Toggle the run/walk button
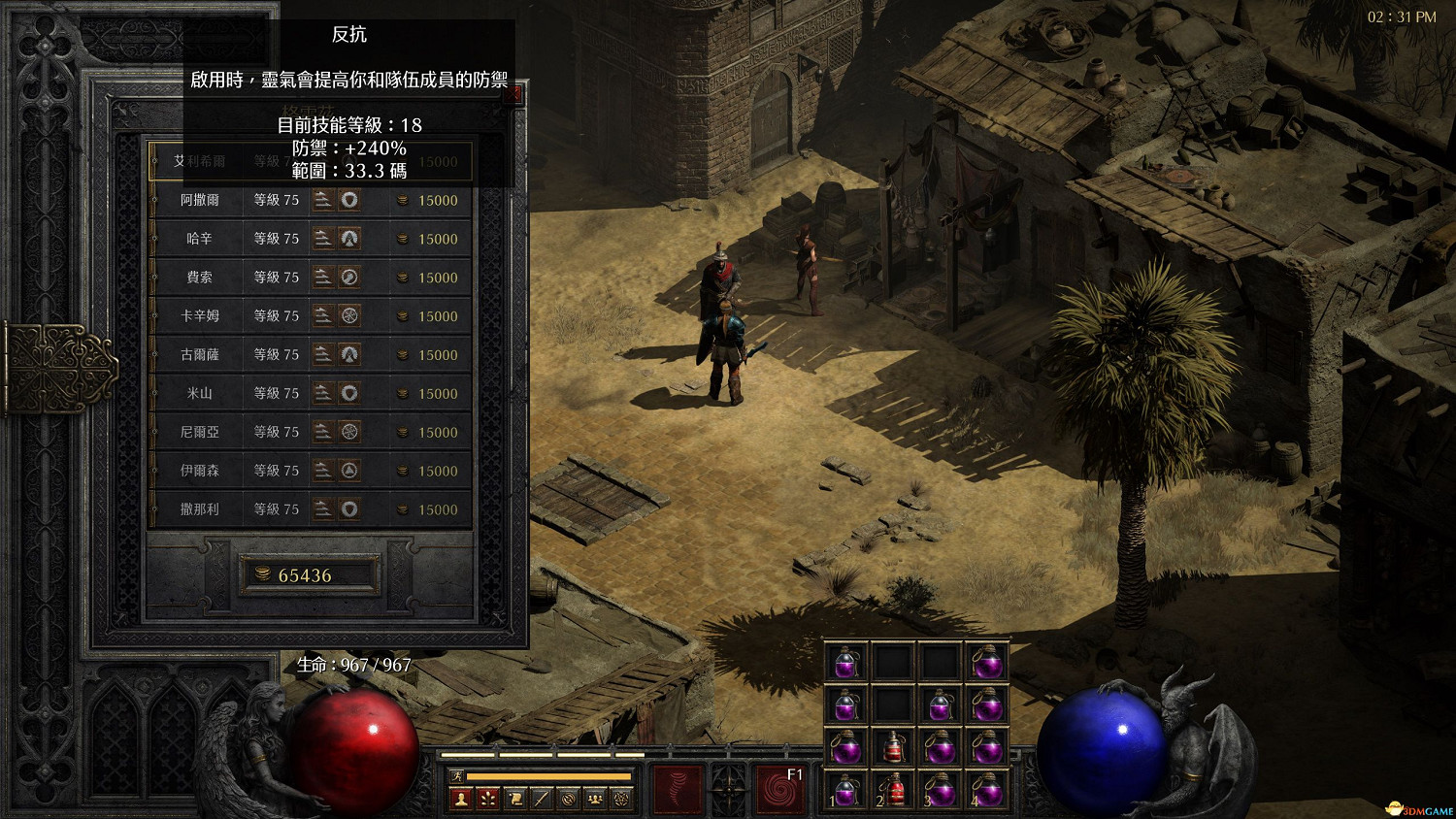 tap(456, 775)
